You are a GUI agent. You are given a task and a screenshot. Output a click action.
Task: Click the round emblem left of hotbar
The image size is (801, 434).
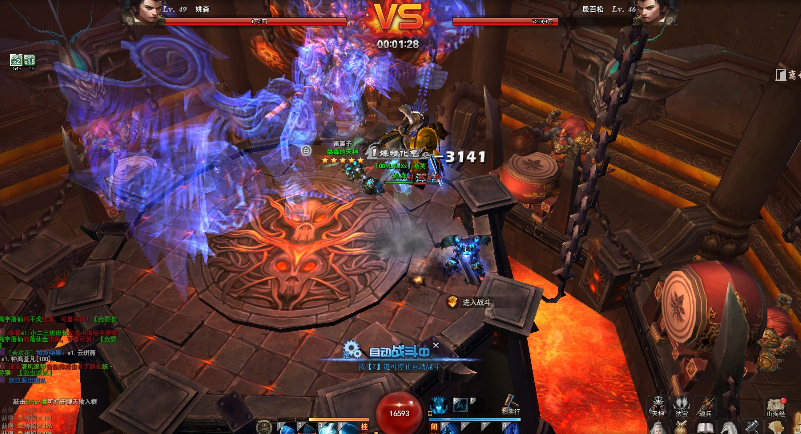tap(264, 426)
